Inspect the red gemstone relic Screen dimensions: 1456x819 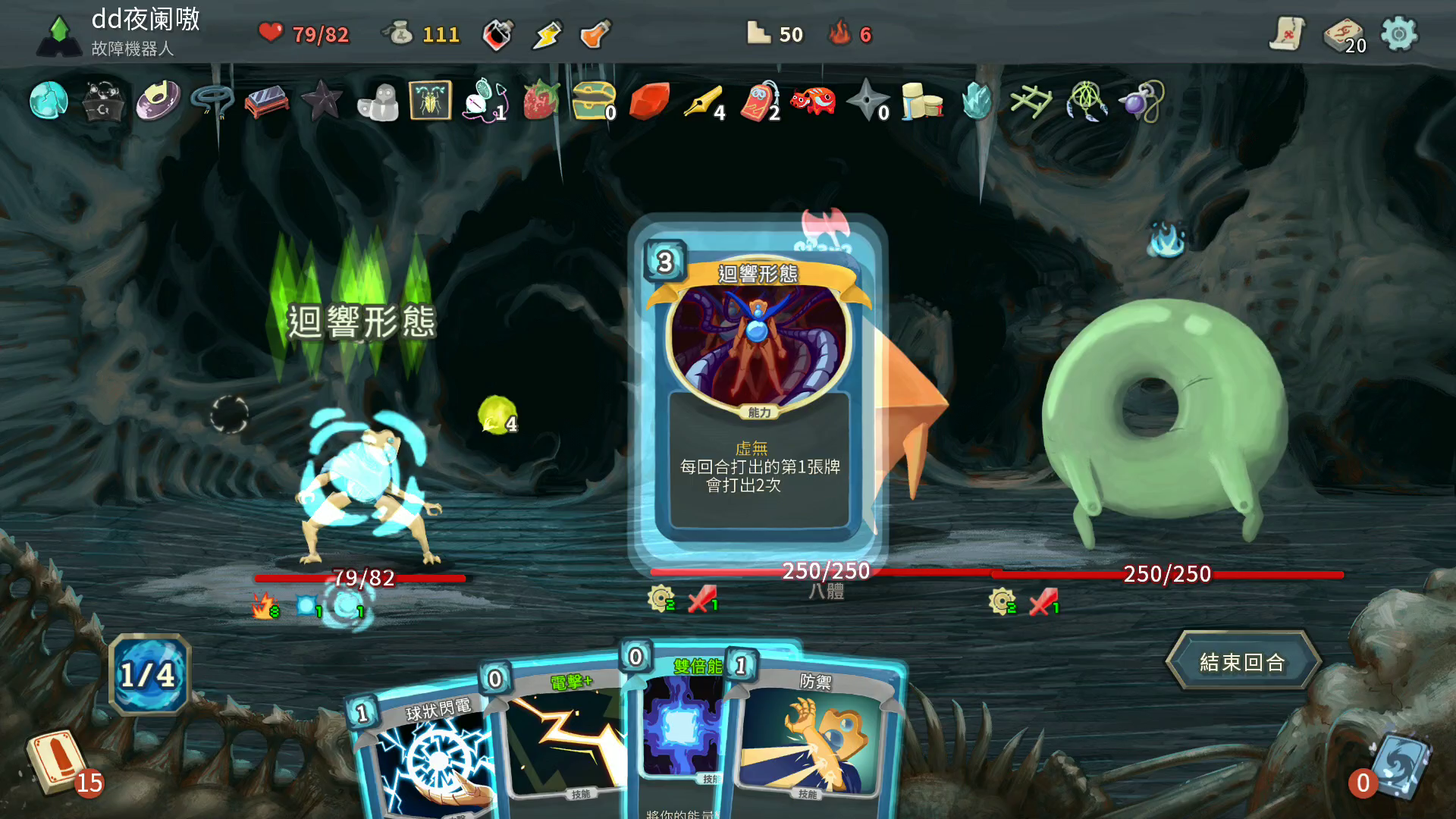point(648,101)
